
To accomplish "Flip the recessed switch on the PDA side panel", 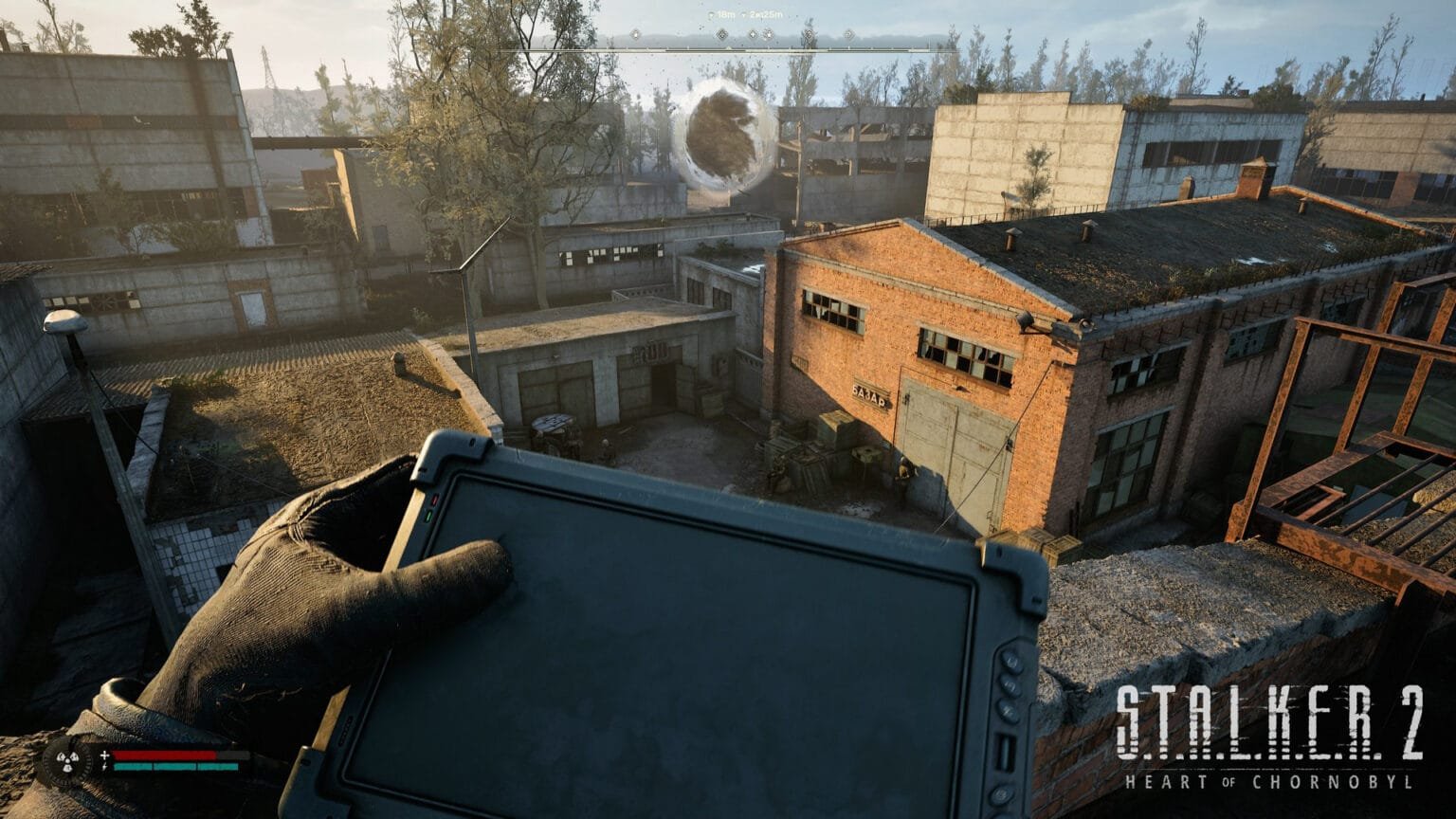I will [1005, 748].
